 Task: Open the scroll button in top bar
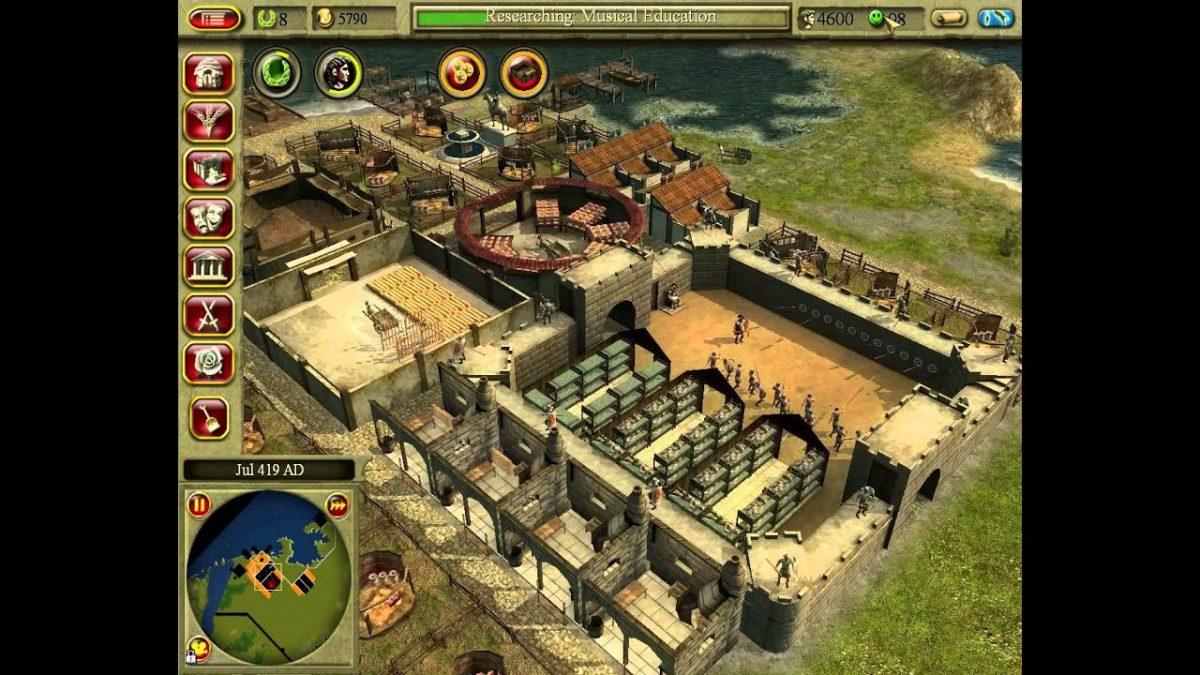pyautogui.click(x=948, y=18)
